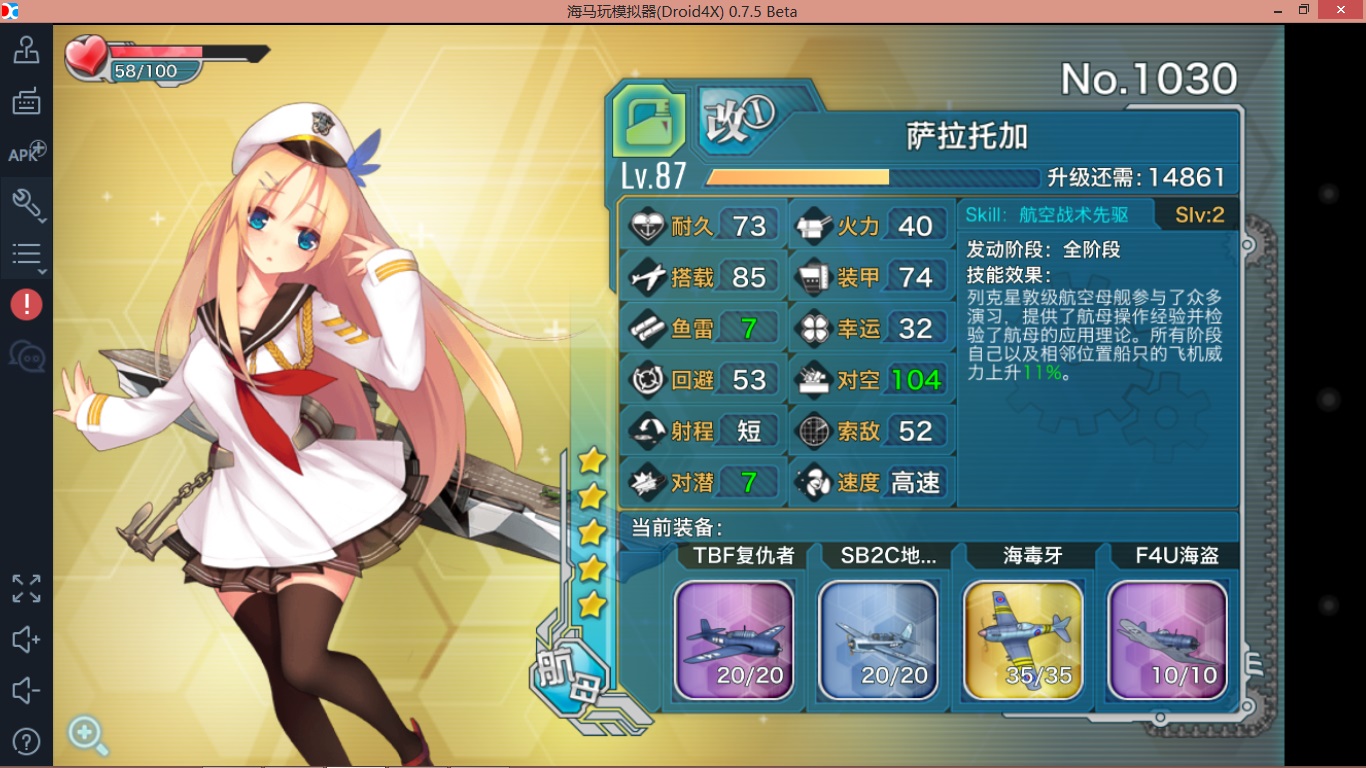Open the emulator help button
The width and height of the screenshot is (1366, 768).
(x=26, y=741)
